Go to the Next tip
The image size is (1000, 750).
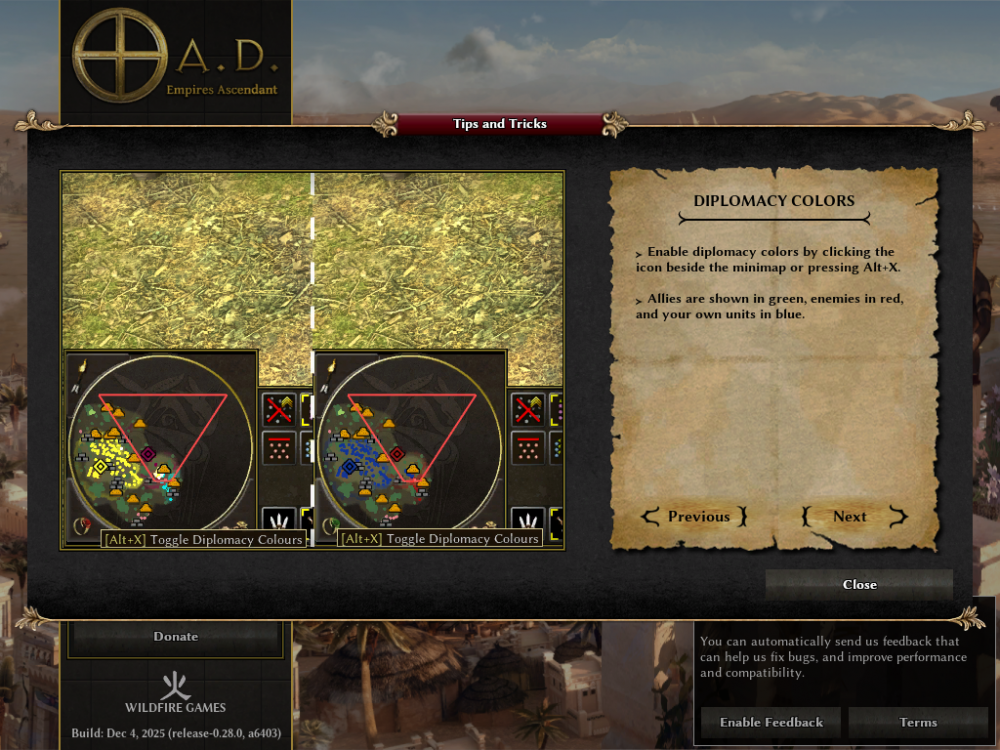(x=850, y=517)
